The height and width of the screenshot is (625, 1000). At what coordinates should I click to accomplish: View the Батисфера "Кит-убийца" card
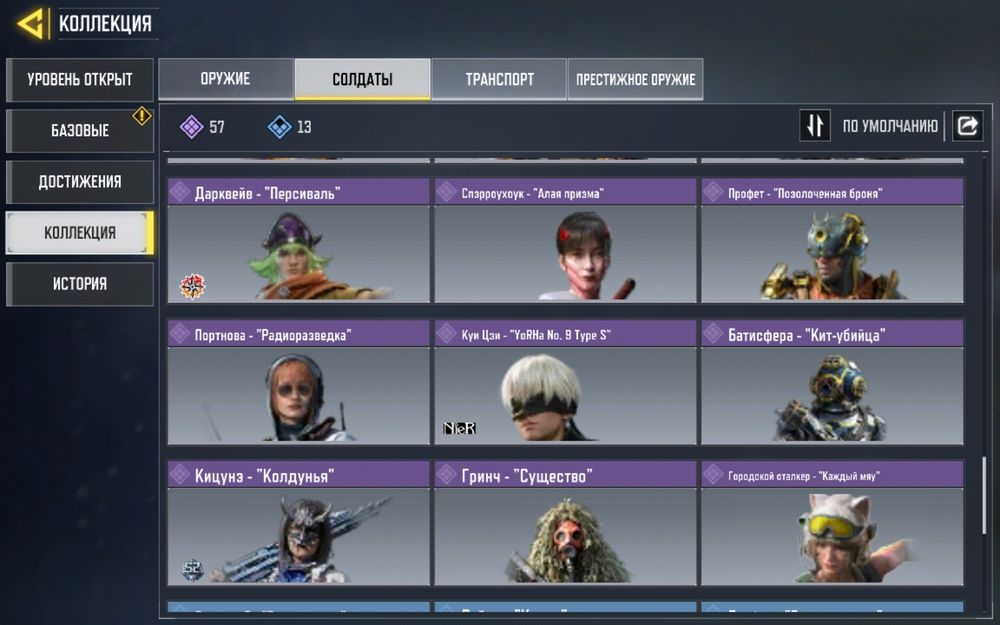832,383
